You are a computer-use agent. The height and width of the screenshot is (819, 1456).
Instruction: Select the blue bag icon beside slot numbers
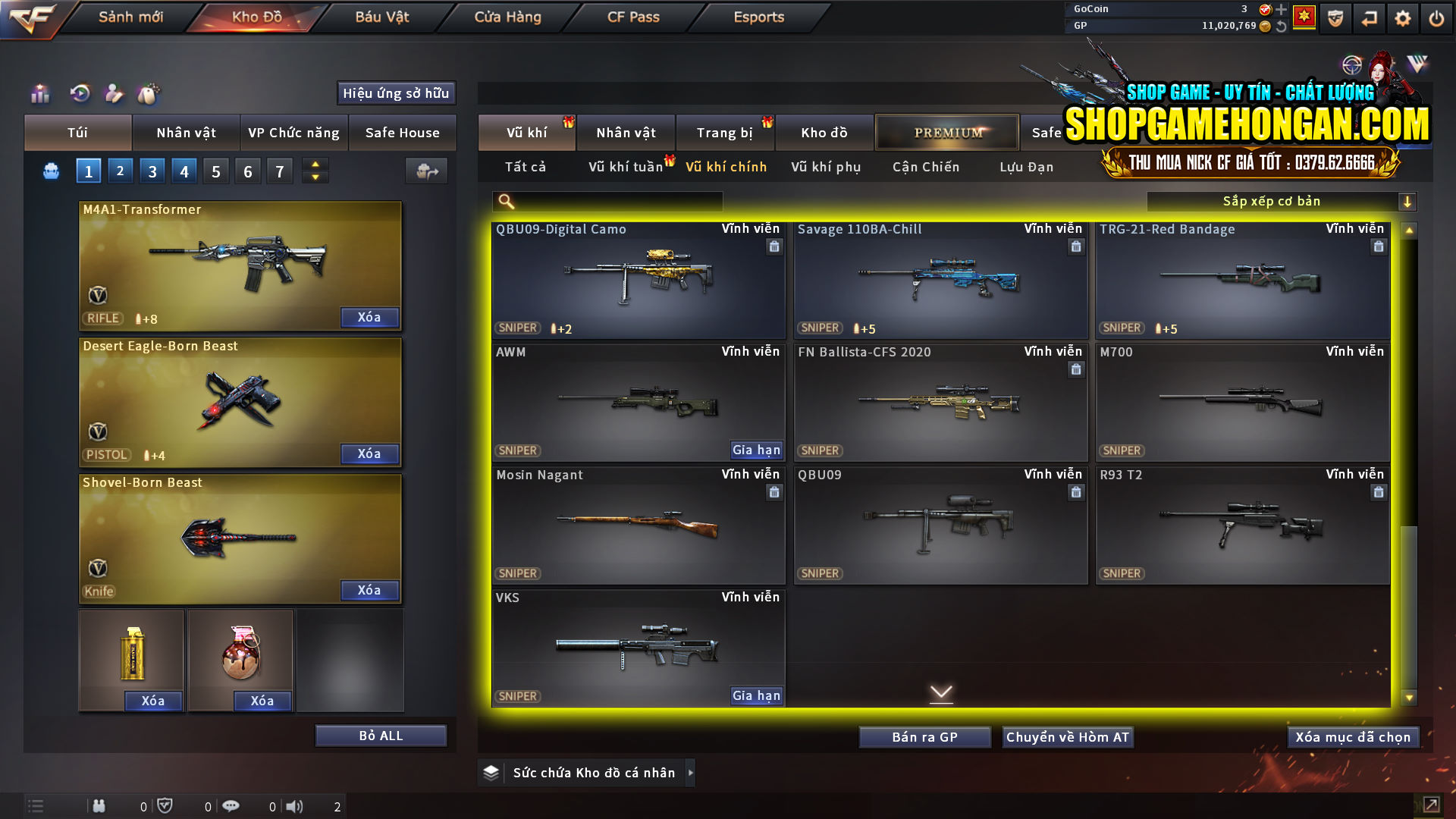pos(51,171)
